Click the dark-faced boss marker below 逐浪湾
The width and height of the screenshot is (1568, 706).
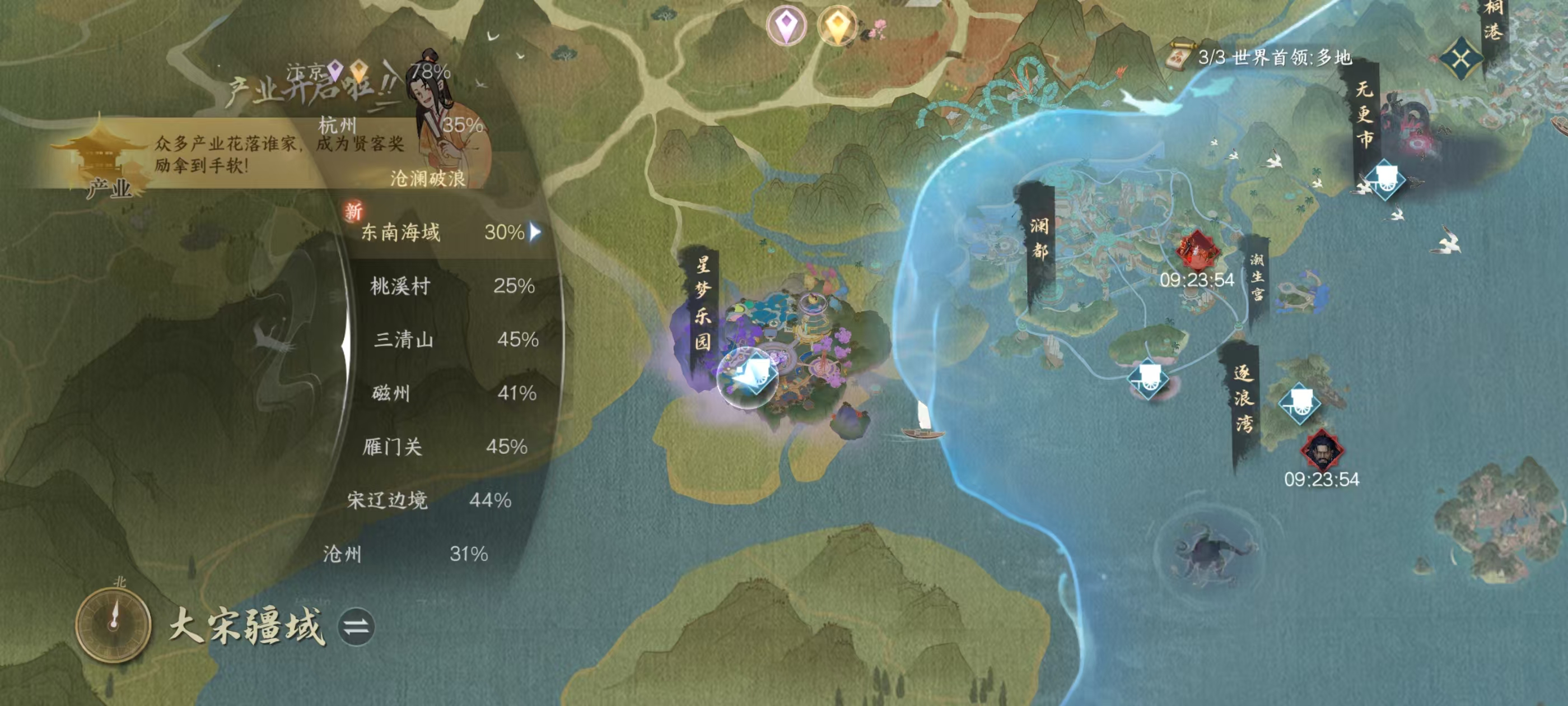coord(1322,450)
